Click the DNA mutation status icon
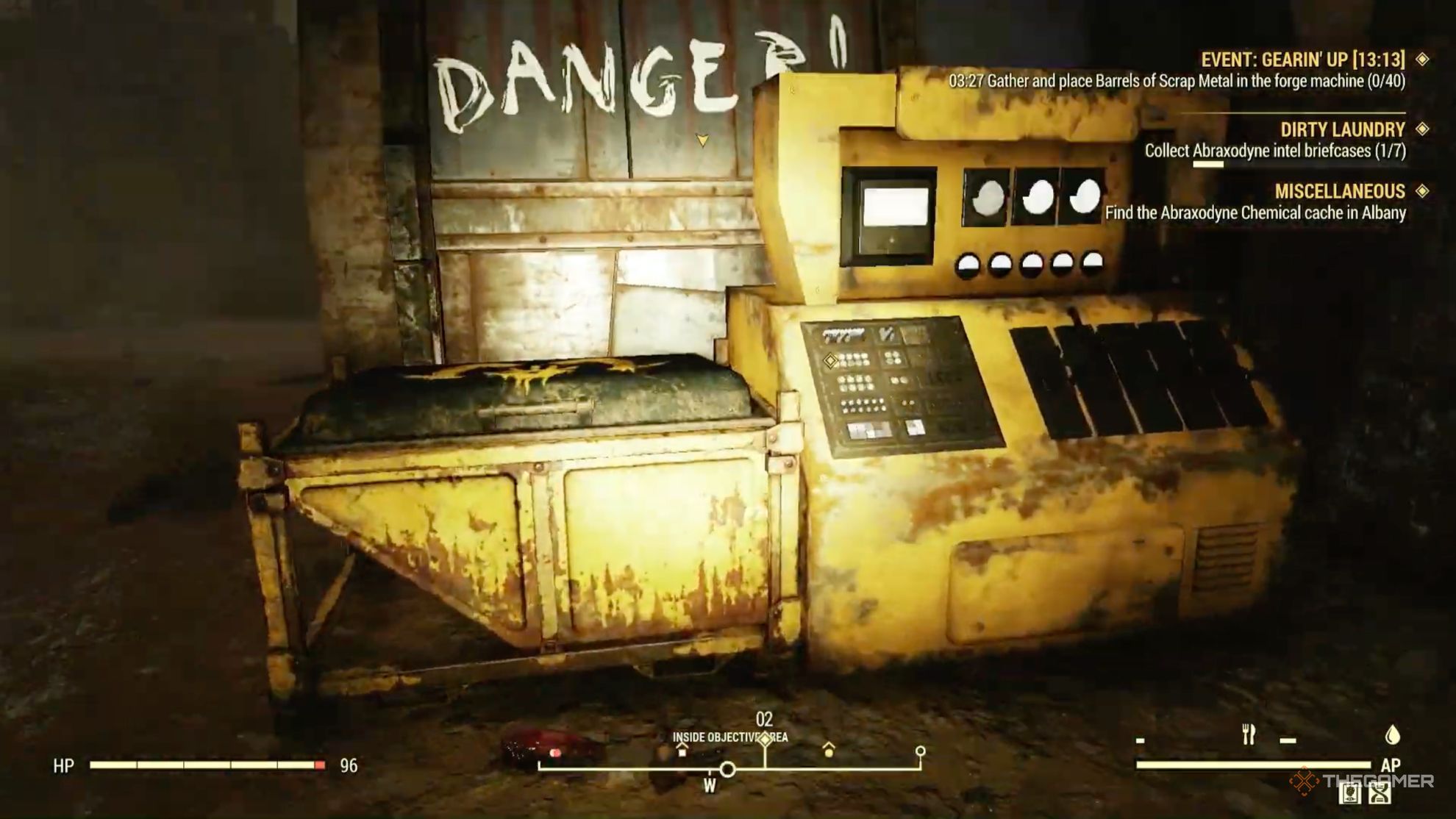 [1379, 795]
